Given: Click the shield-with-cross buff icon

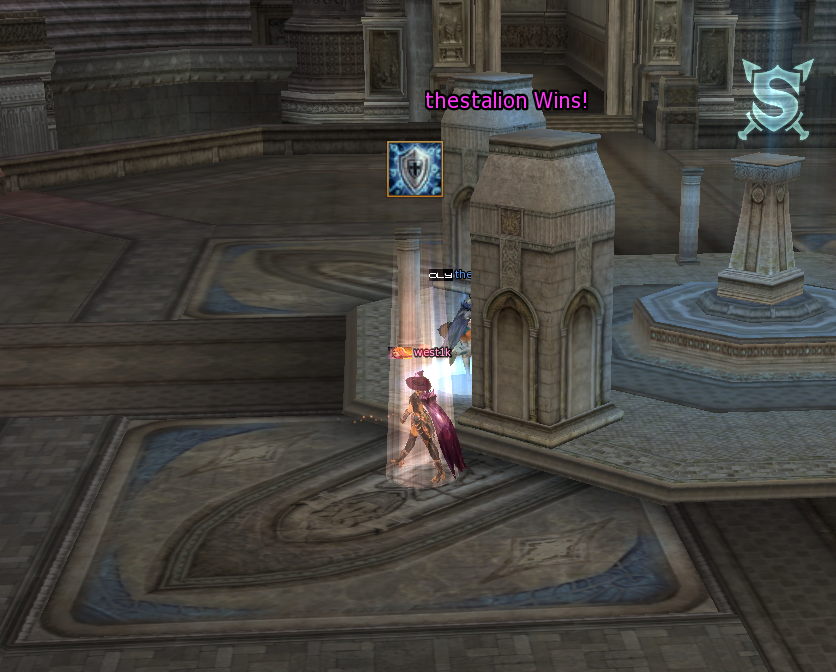Looking at the screenshot, I should (415, 169).
